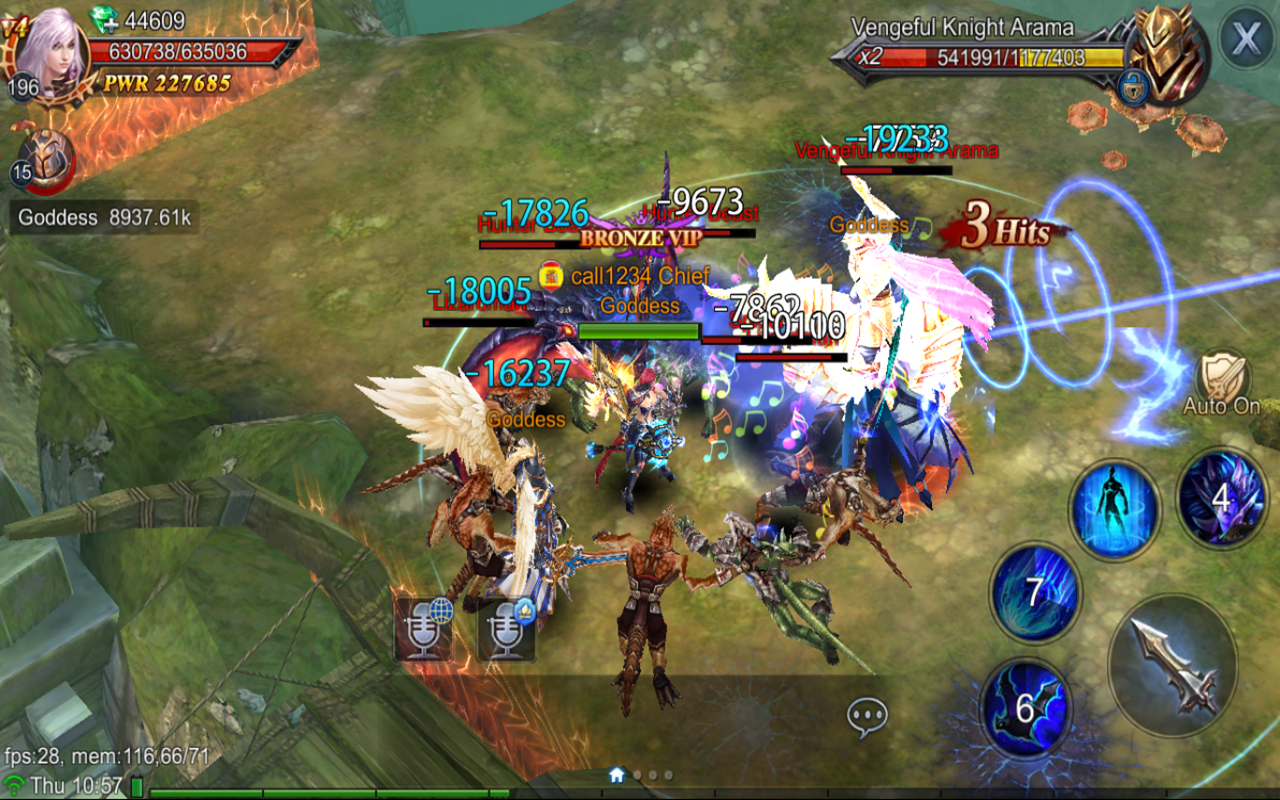The image size is (1280, 800).
Task: Open the chat message bubble
Action: click(x=869, y=712)
